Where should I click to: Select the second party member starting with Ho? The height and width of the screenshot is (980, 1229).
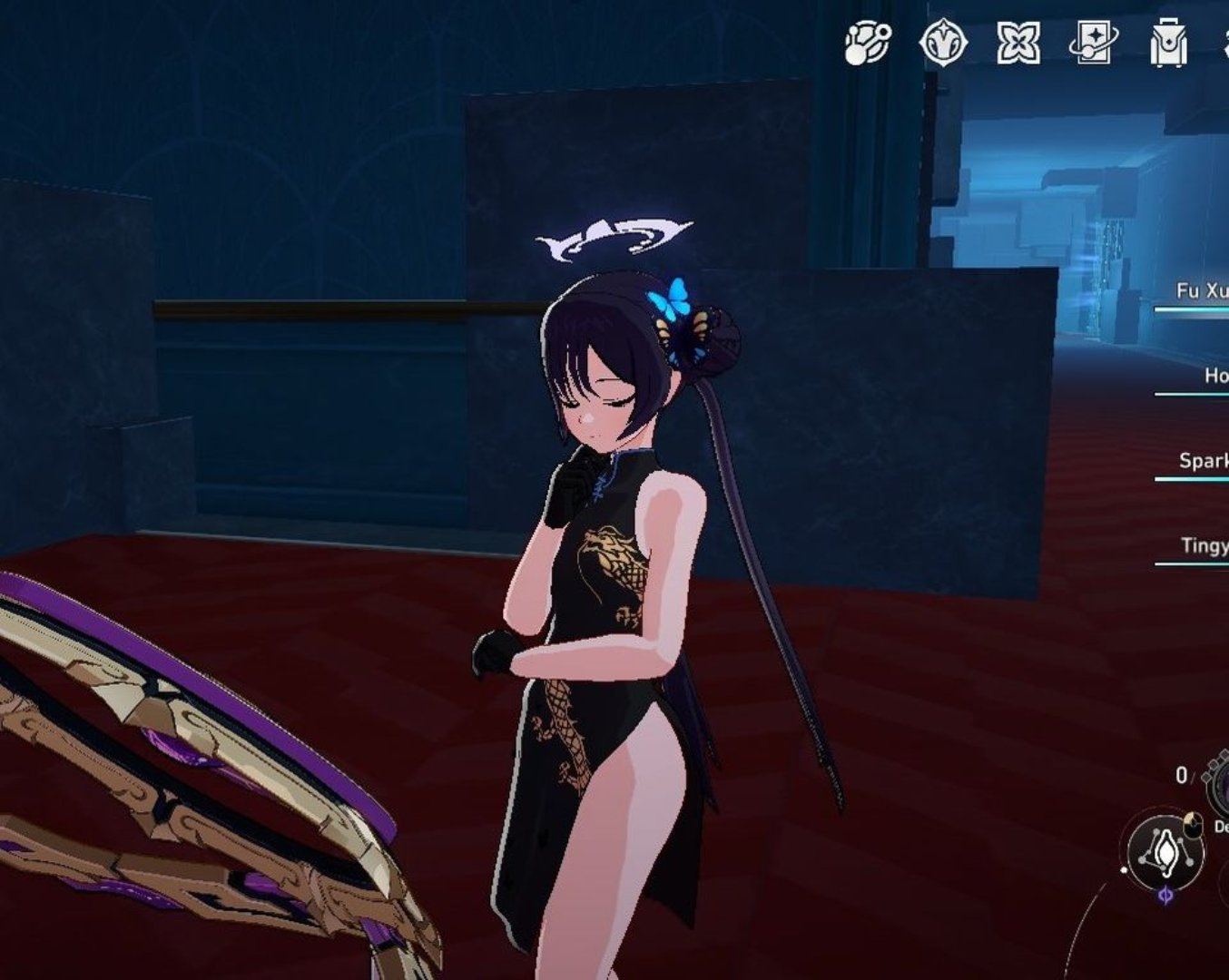click(1214, 376)
